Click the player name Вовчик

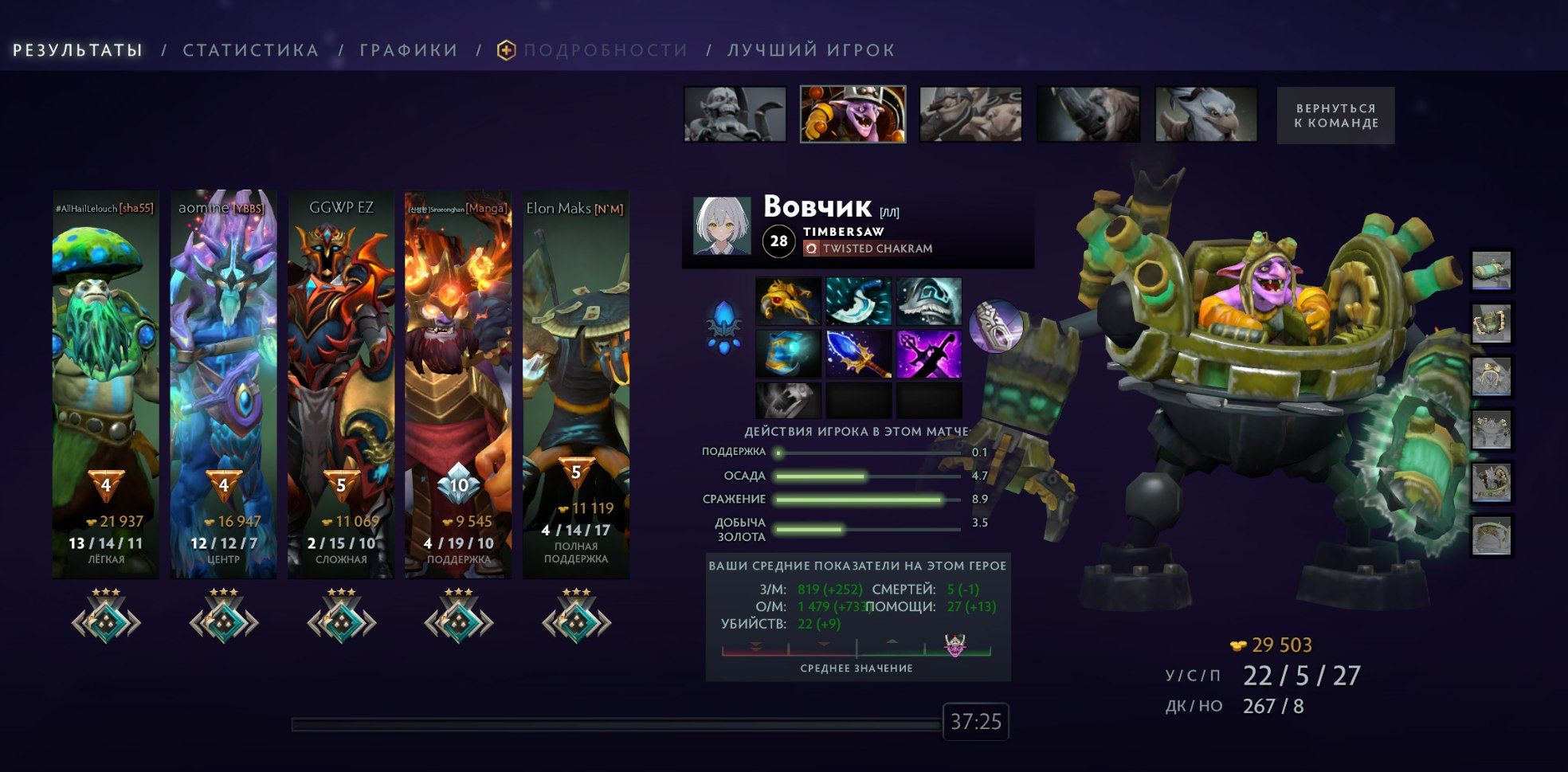[814, 210]
